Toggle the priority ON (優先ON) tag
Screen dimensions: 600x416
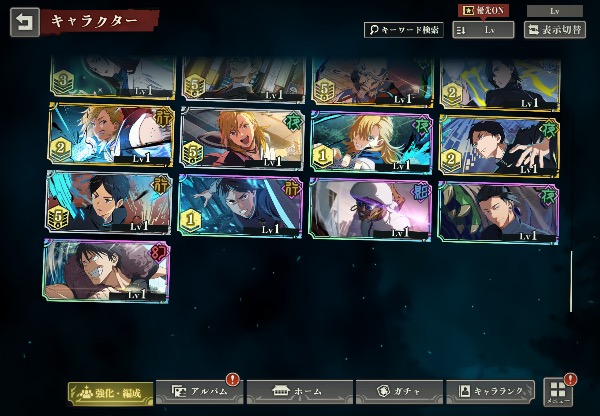480,10
